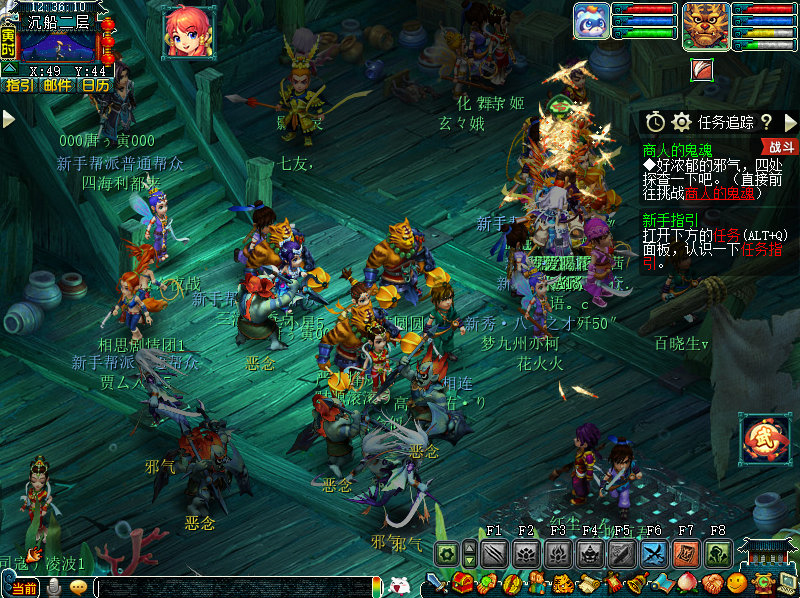Click the quest tracker stopwatch icon
This screenshot has width=800, height=598.
(x=655, y=122)
